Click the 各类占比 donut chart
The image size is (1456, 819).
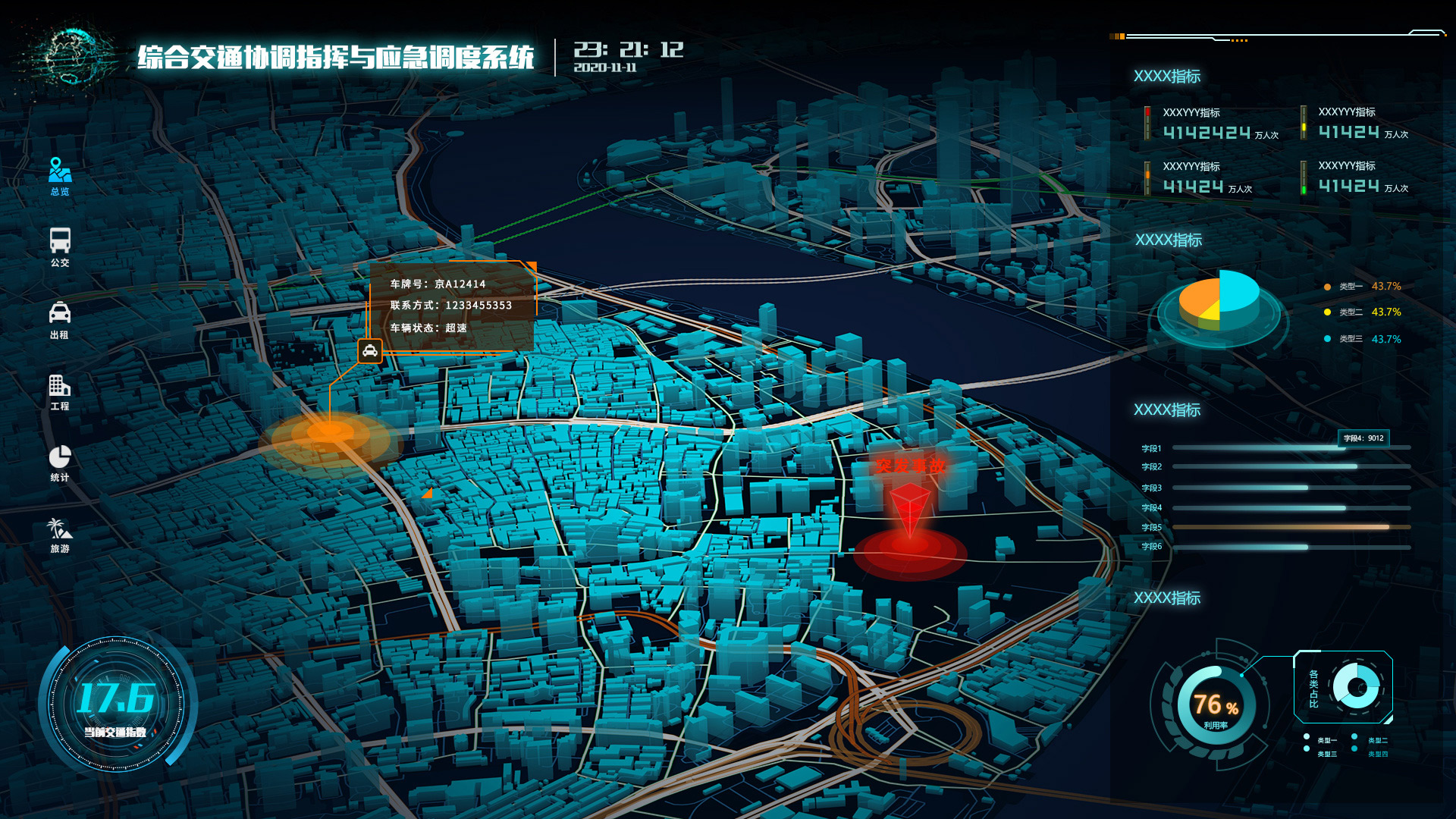click(1357, 688)
